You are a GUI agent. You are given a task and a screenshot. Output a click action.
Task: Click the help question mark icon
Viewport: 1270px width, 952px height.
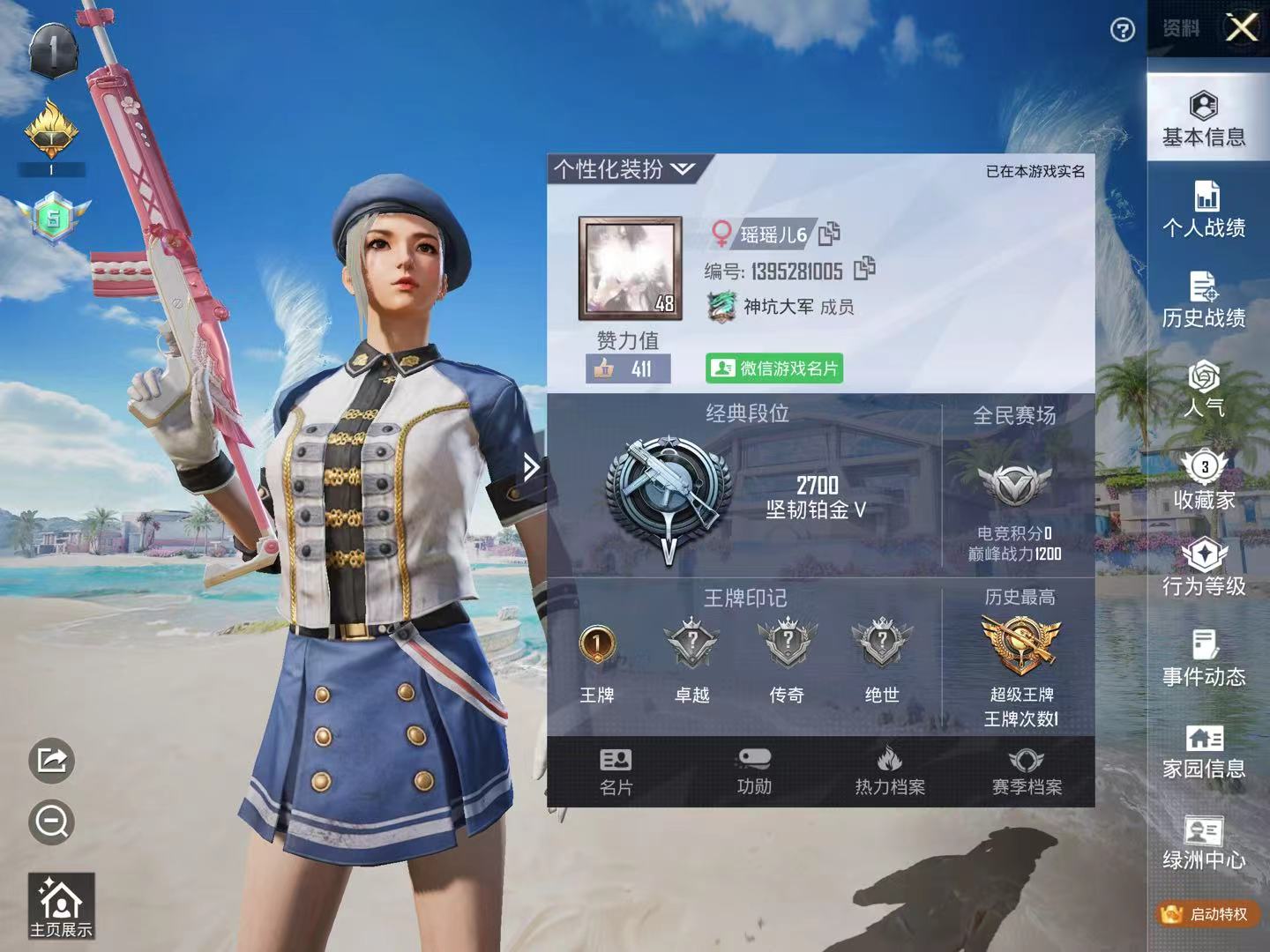point(1122,30)
